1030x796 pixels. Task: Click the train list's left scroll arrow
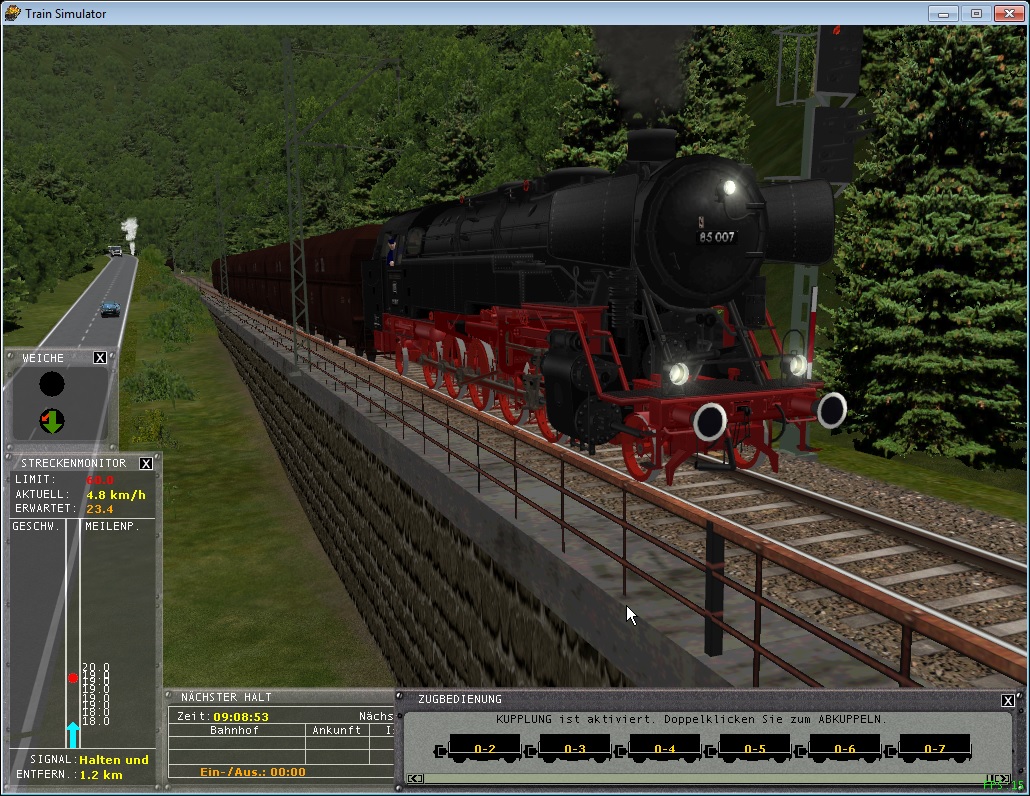[x=417, y=778]
